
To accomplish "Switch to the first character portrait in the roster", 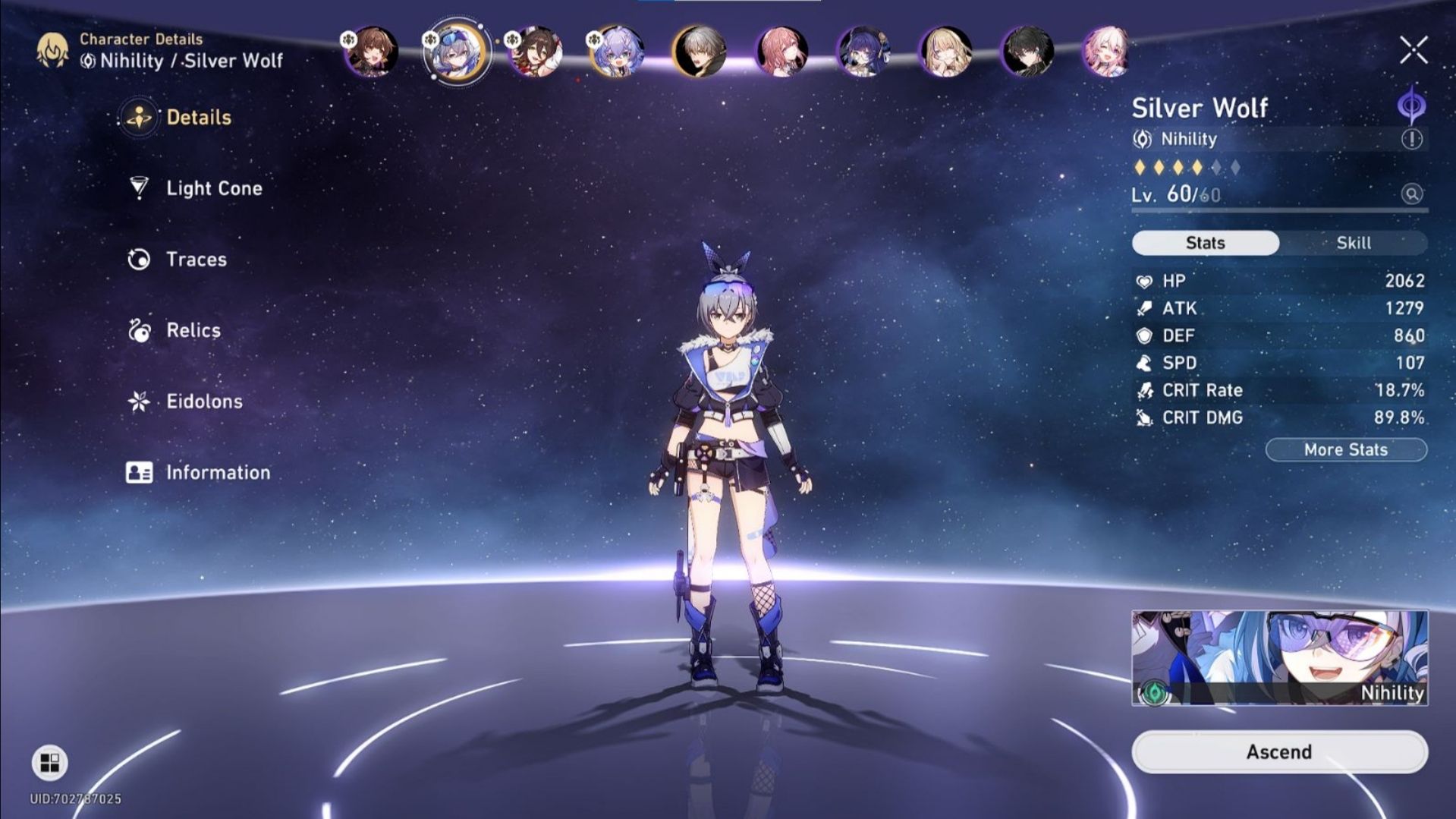I will 371,52.
